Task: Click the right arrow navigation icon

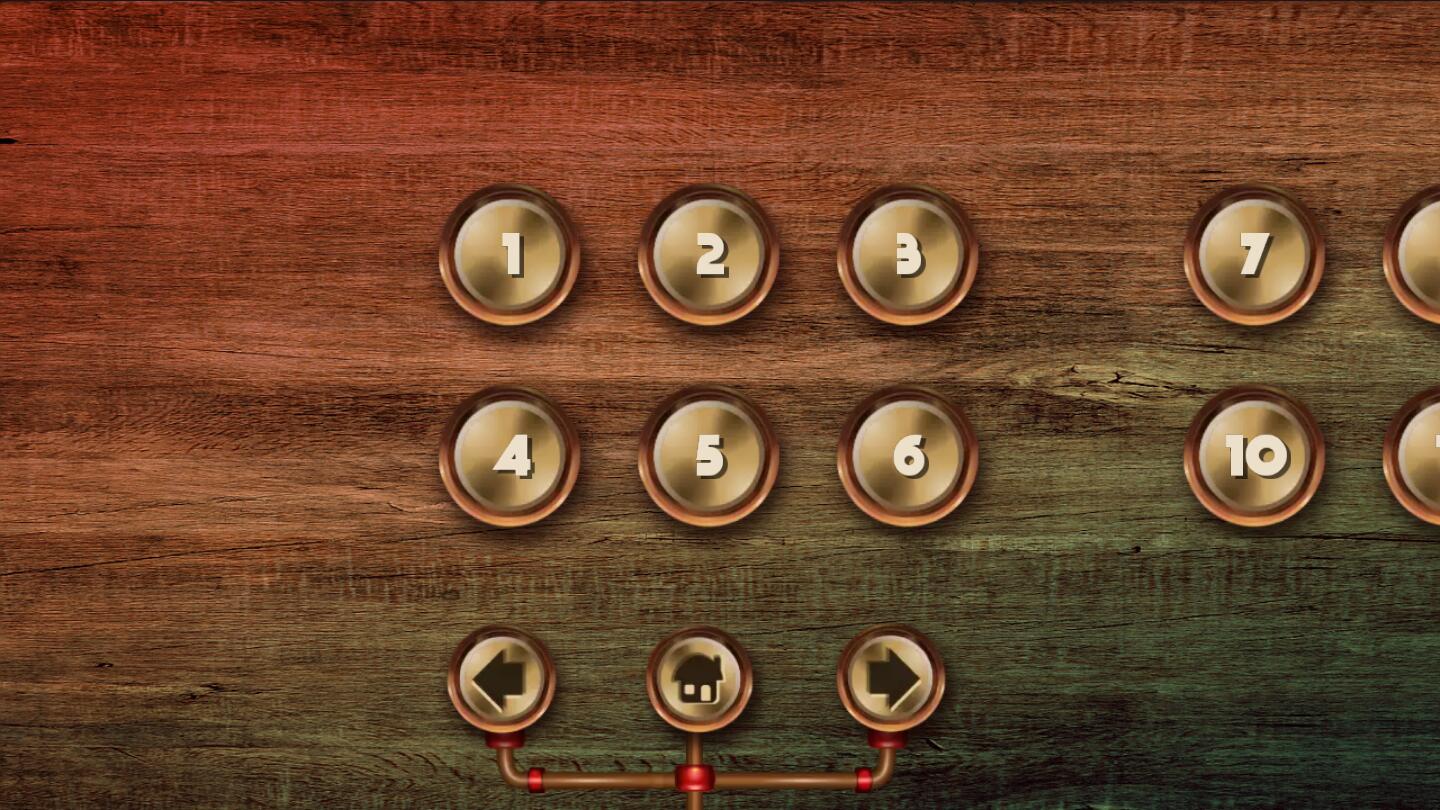Action: point(888,678)
